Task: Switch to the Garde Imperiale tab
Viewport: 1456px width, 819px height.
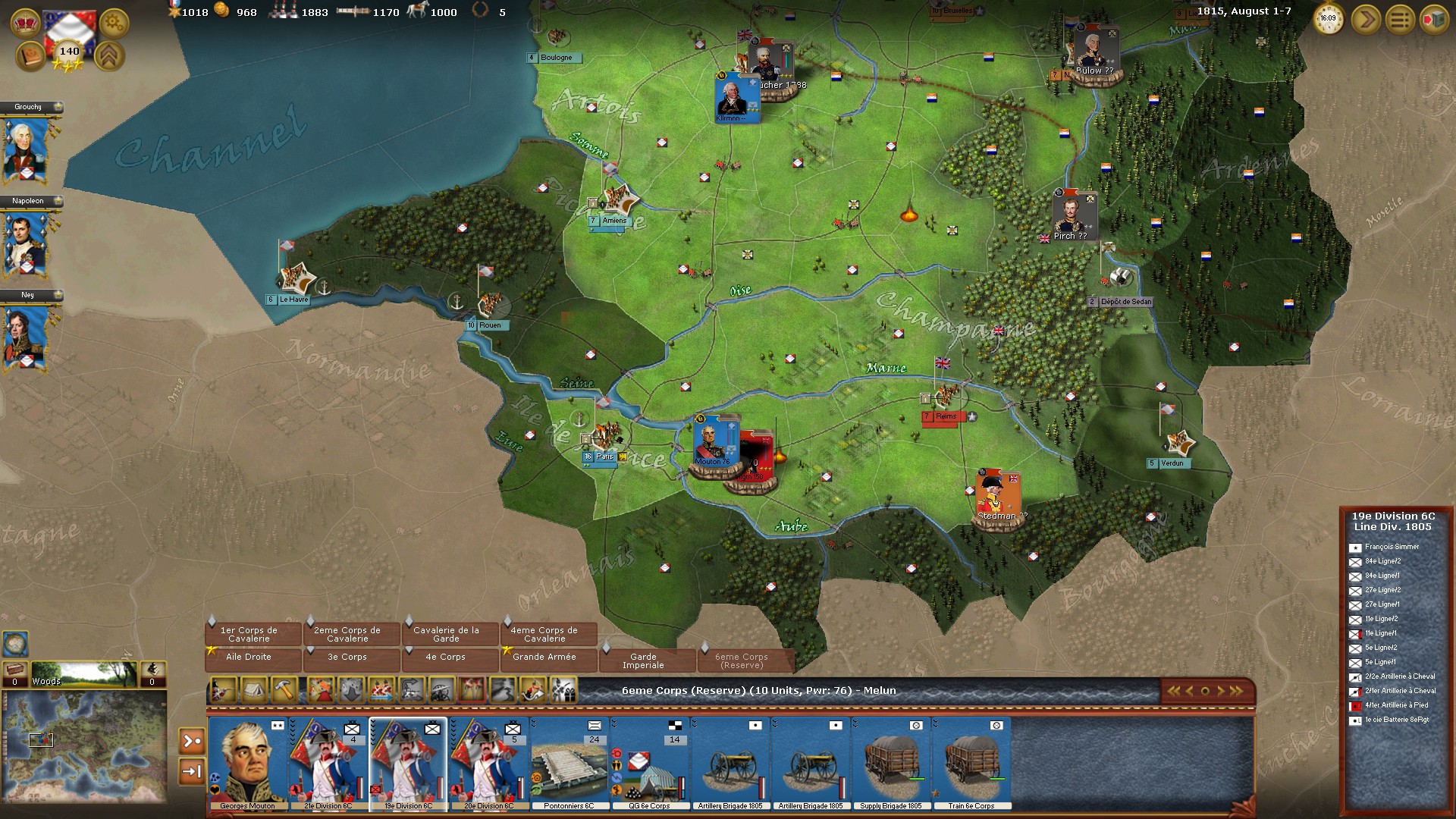Action: [x=643, y=661]
